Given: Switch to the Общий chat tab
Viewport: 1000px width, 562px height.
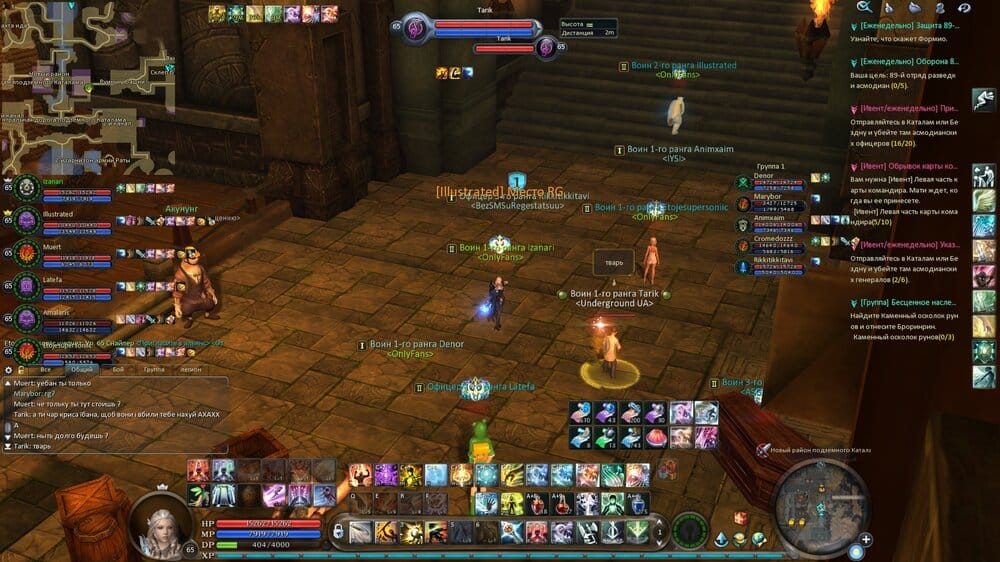Looking at the screenshot, I should pos(86,369).
